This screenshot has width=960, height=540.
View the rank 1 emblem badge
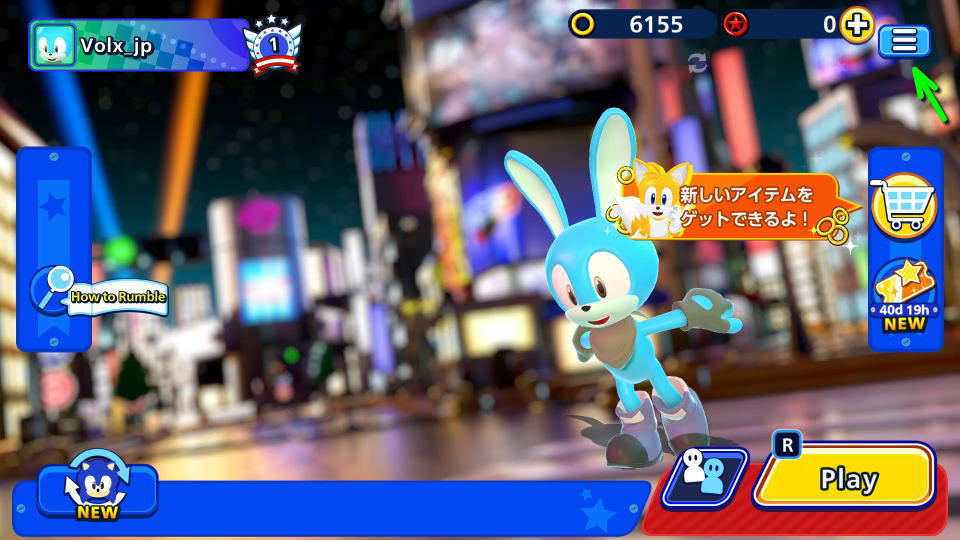click(272, 46)
